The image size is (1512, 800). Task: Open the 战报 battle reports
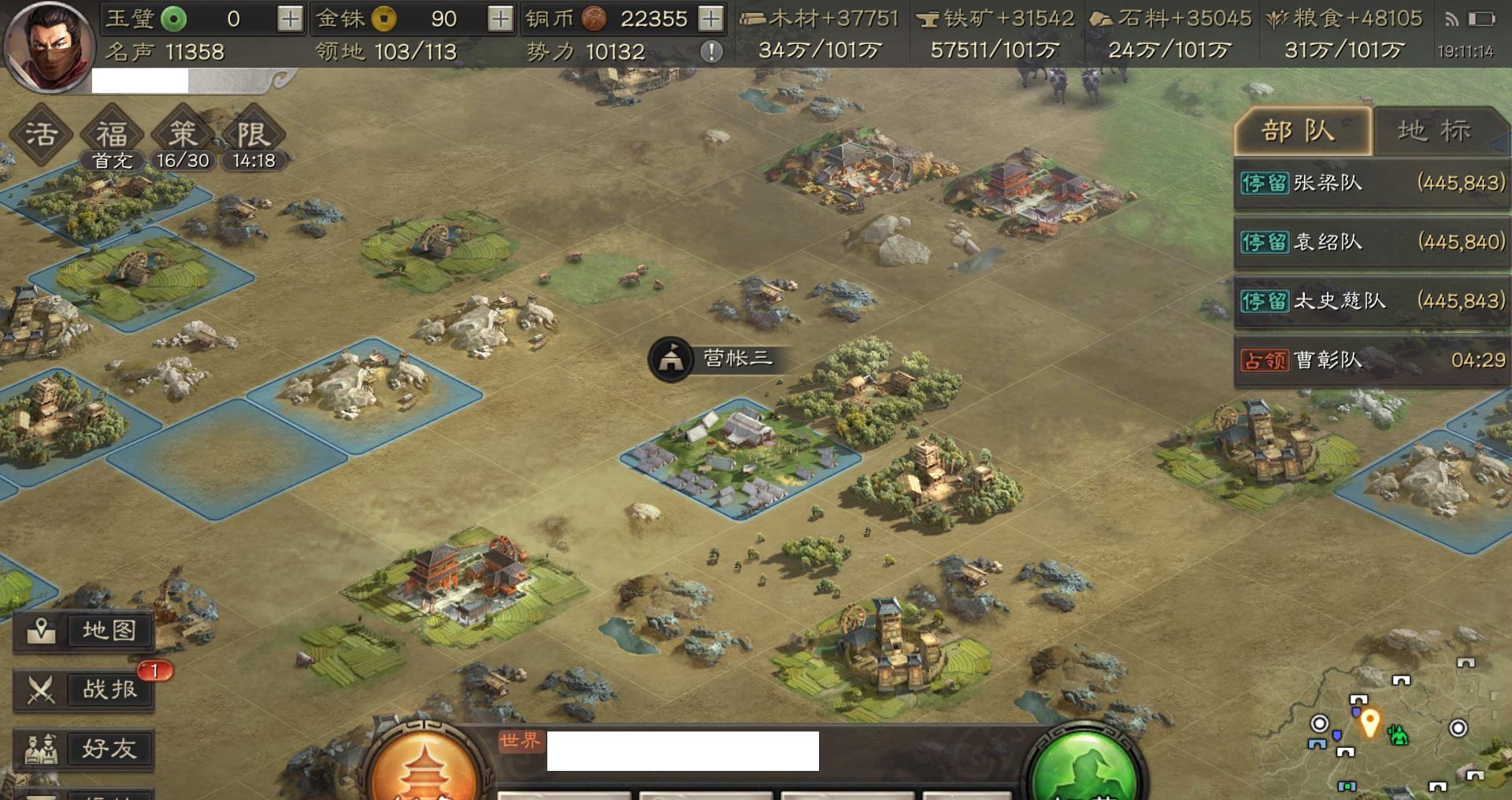click(x=83, y=690)
